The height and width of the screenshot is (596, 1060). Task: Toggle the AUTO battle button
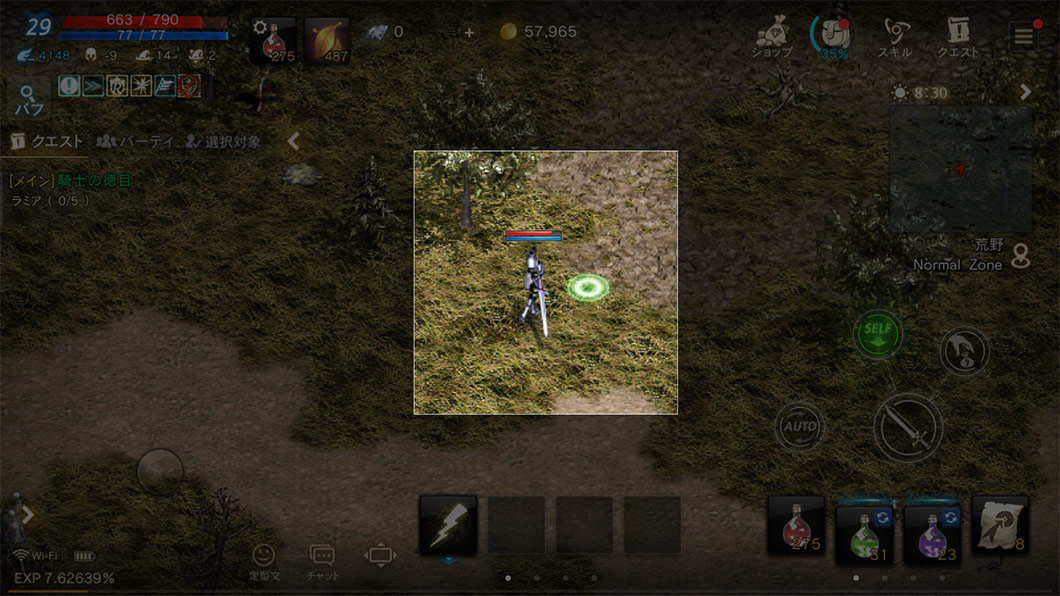tap(799, 427)
